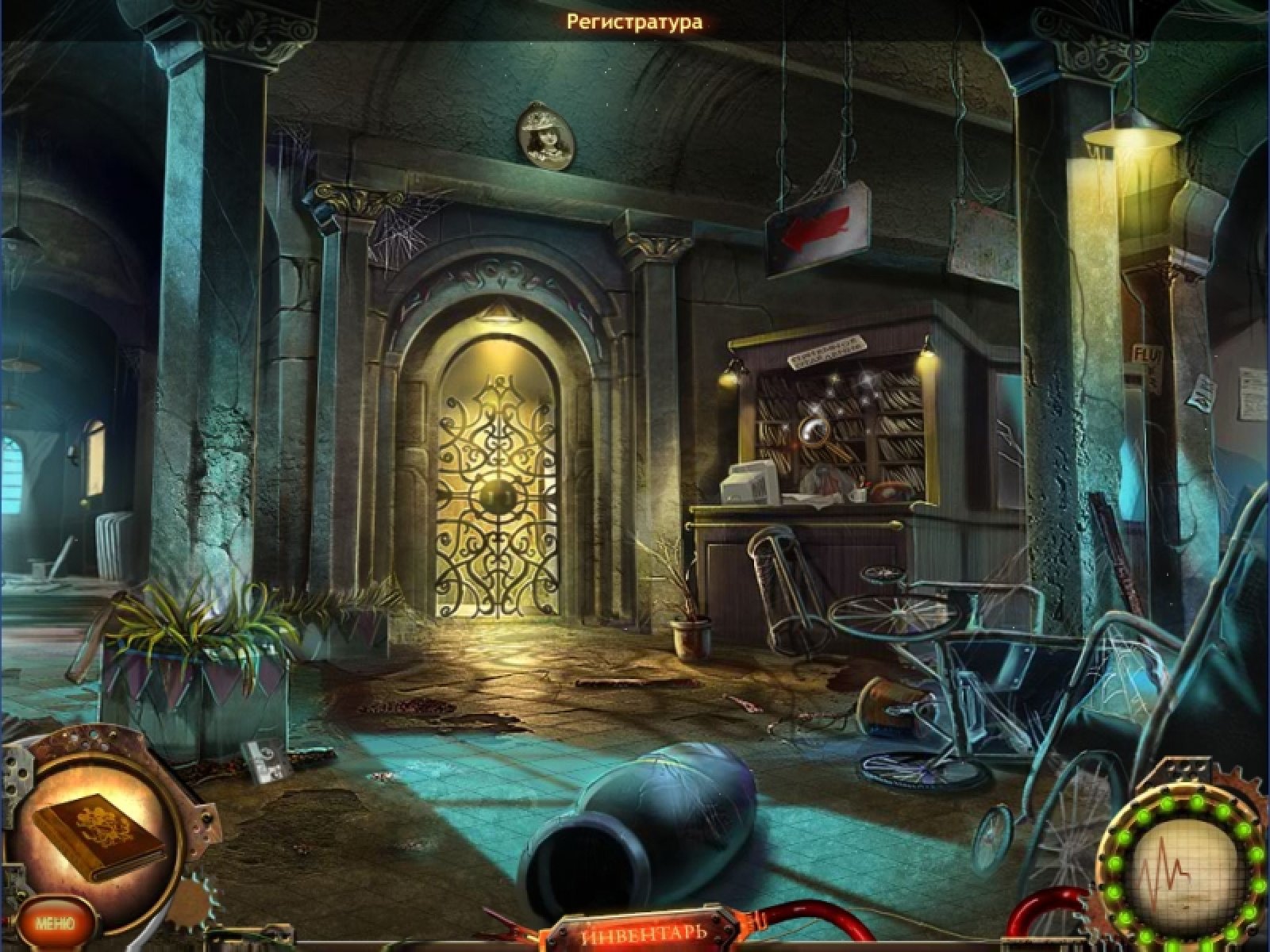Expand the ИНВЕНТАРЬ inventory panel

point(643,931)
